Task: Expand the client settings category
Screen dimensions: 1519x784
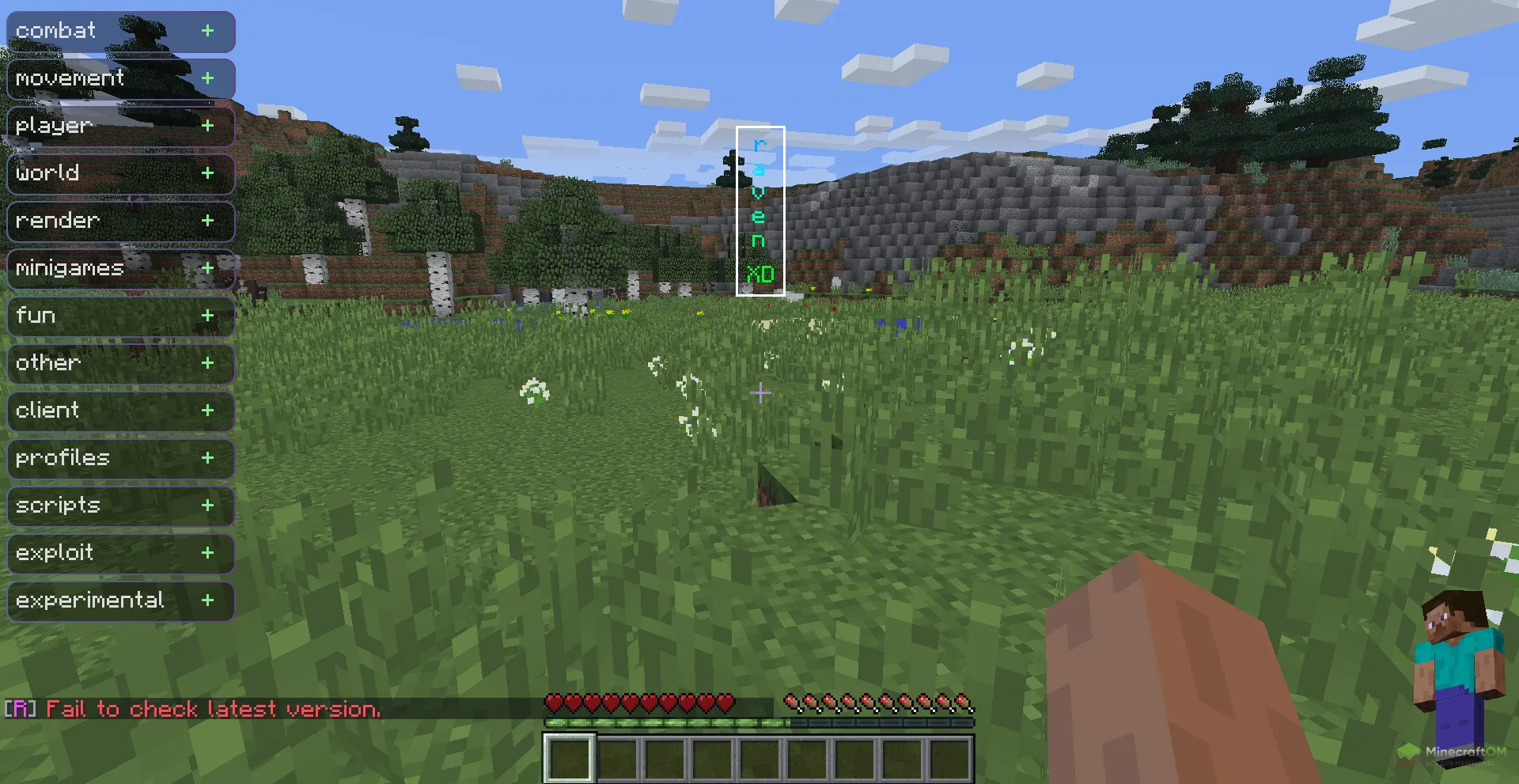Action: pyautogui.click(x=207, y=411)
